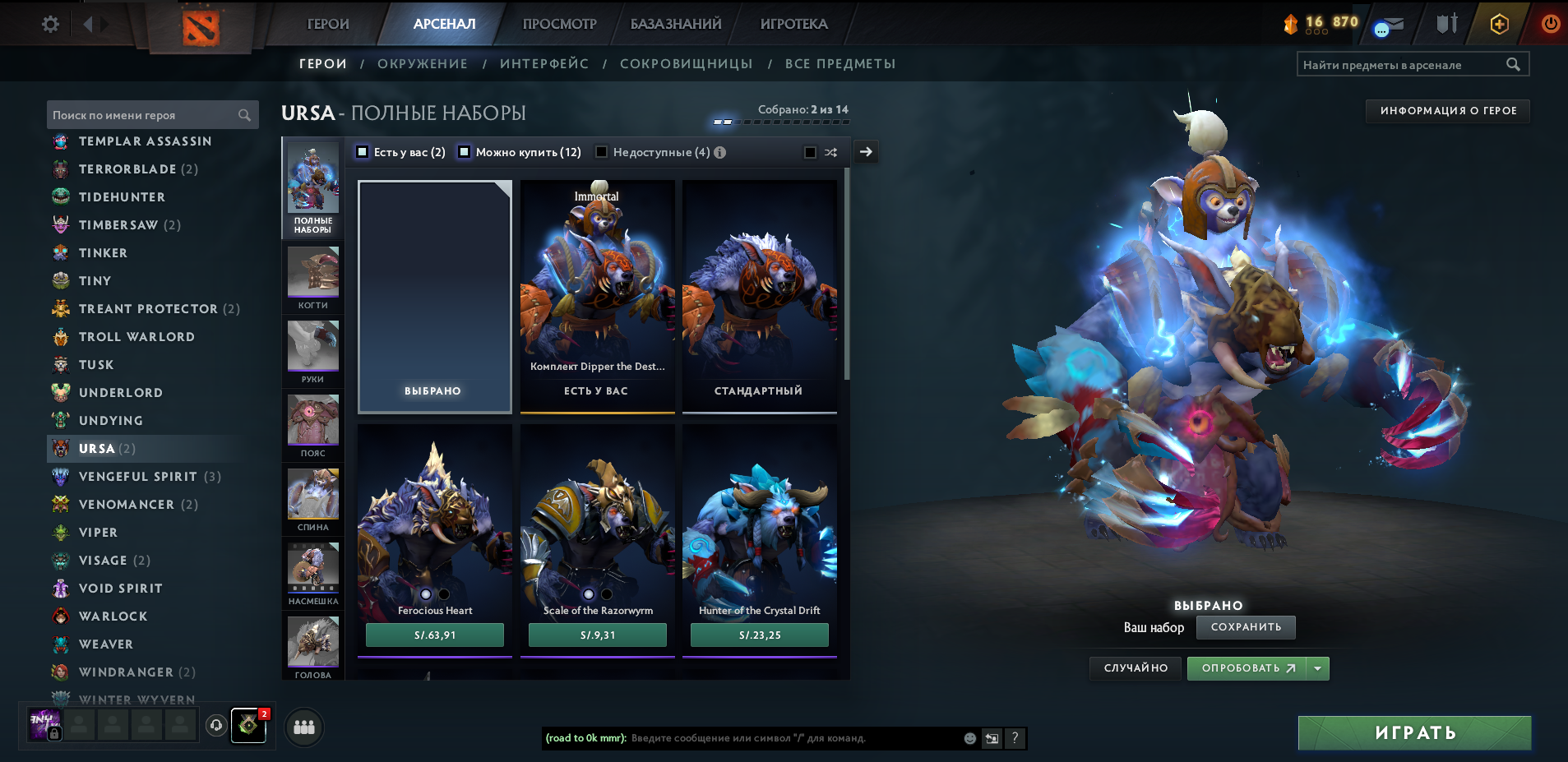Uncheck the Можно купить (12) filter

(x=465, y=151)
